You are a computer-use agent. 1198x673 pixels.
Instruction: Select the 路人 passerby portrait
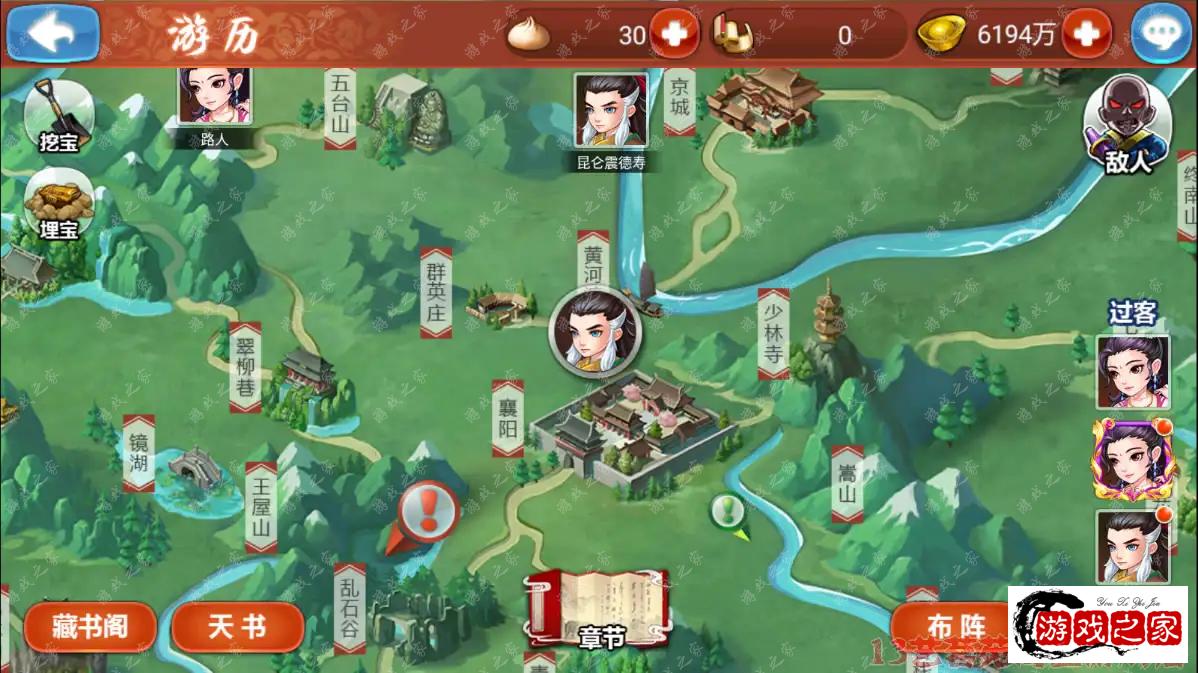(x=214, y=98)
